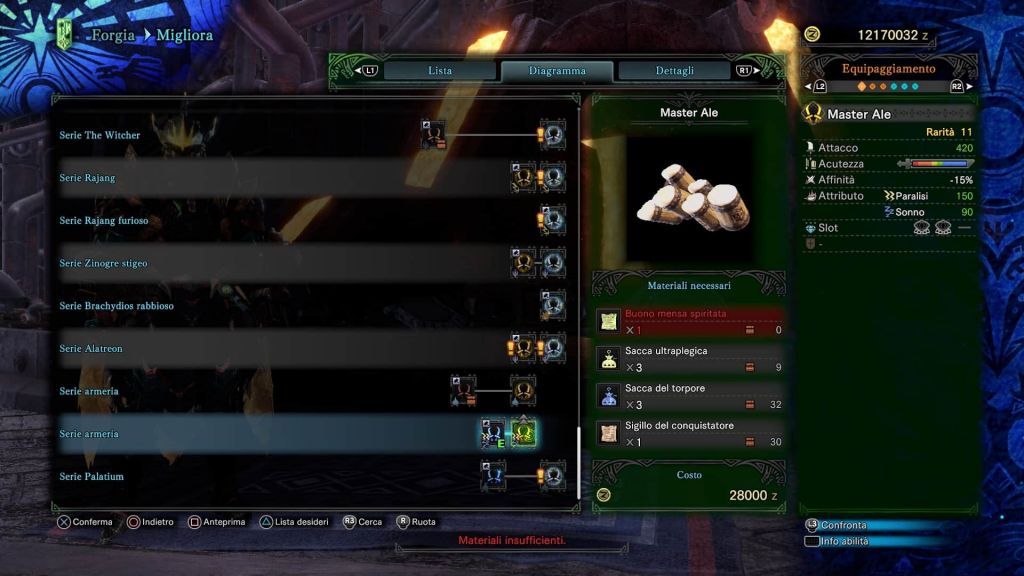1024x576 pixels.
Task: Choose the Sacca del torpore material
Action: point(690,396)
